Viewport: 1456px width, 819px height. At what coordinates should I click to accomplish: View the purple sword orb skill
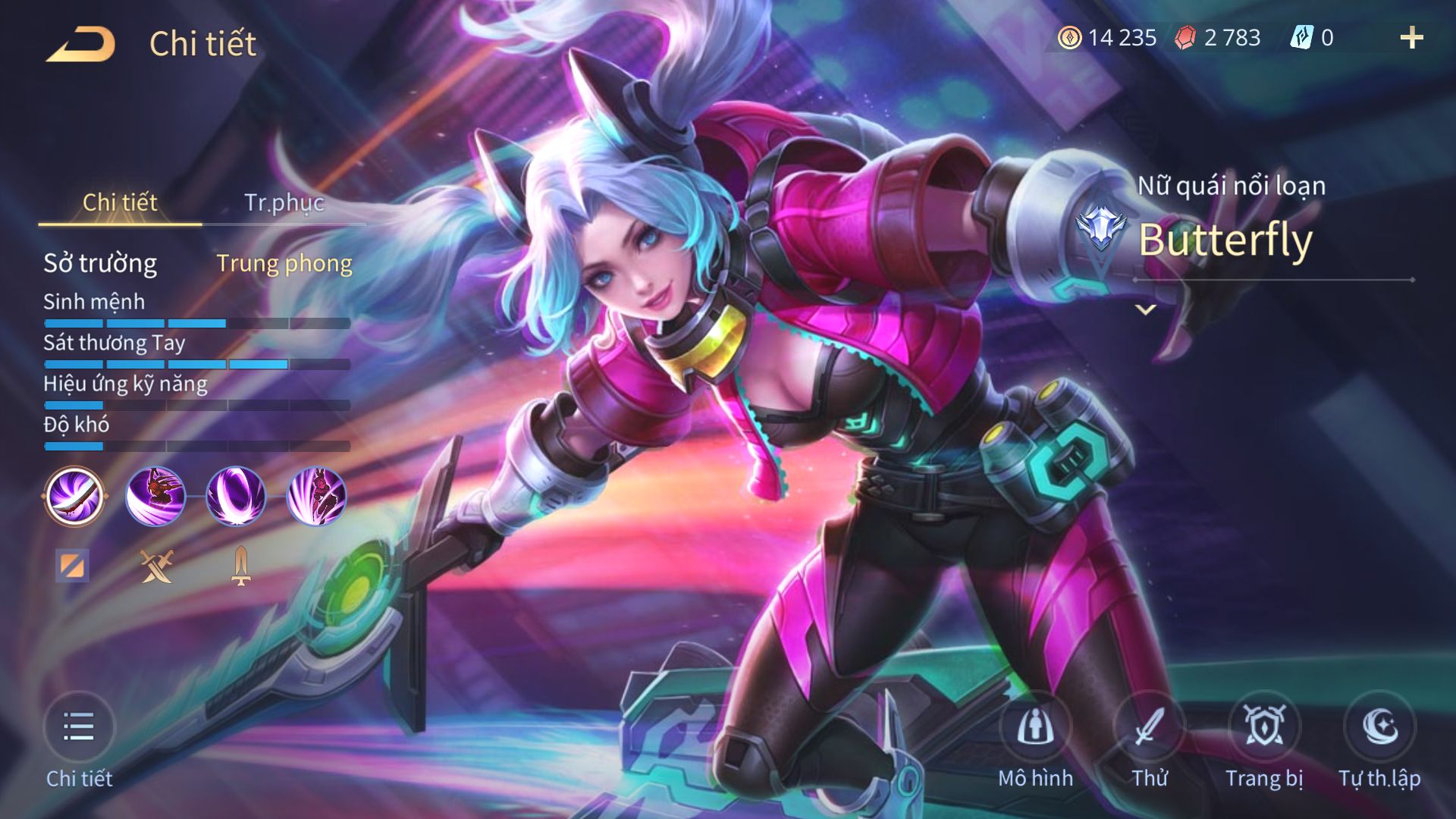coord(236,497)
